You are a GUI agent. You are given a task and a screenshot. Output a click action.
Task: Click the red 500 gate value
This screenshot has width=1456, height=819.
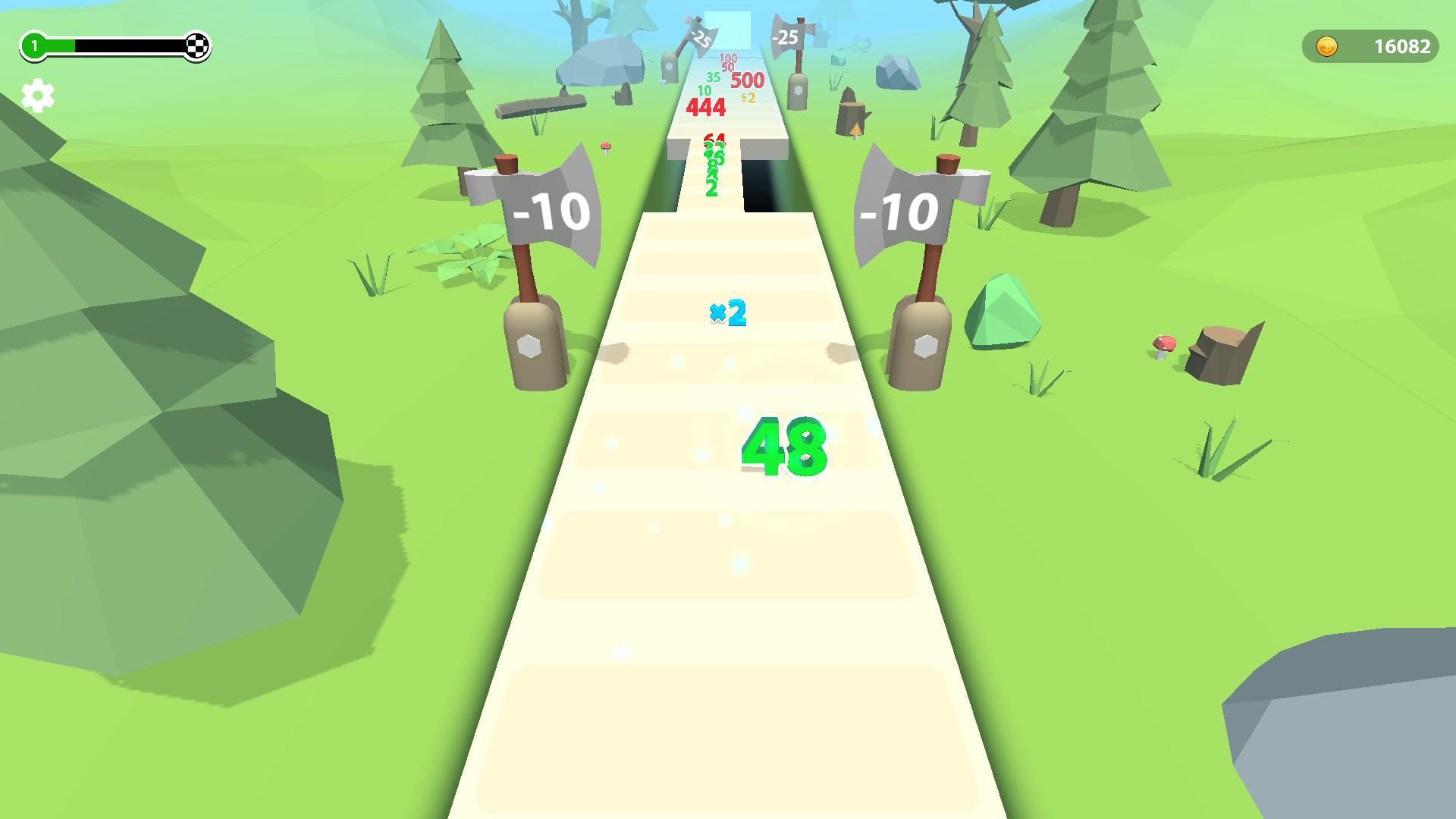tap(747, 78)
